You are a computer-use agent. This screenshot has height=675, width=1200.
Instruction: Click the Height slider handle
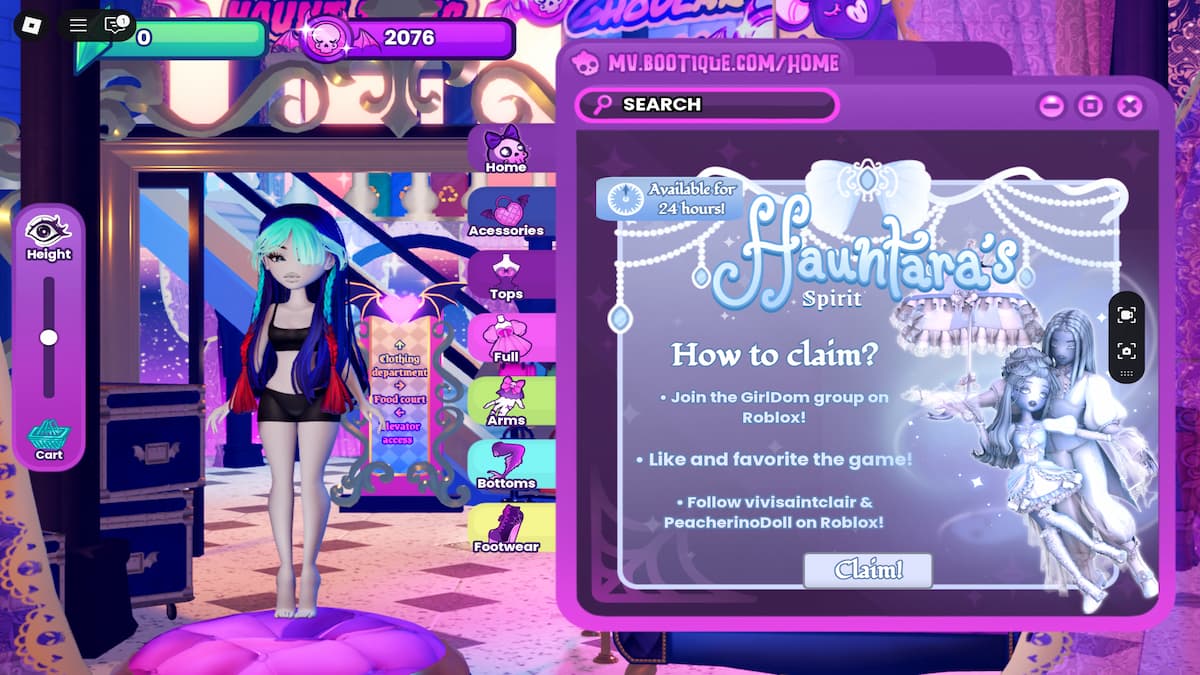[48, 338]
